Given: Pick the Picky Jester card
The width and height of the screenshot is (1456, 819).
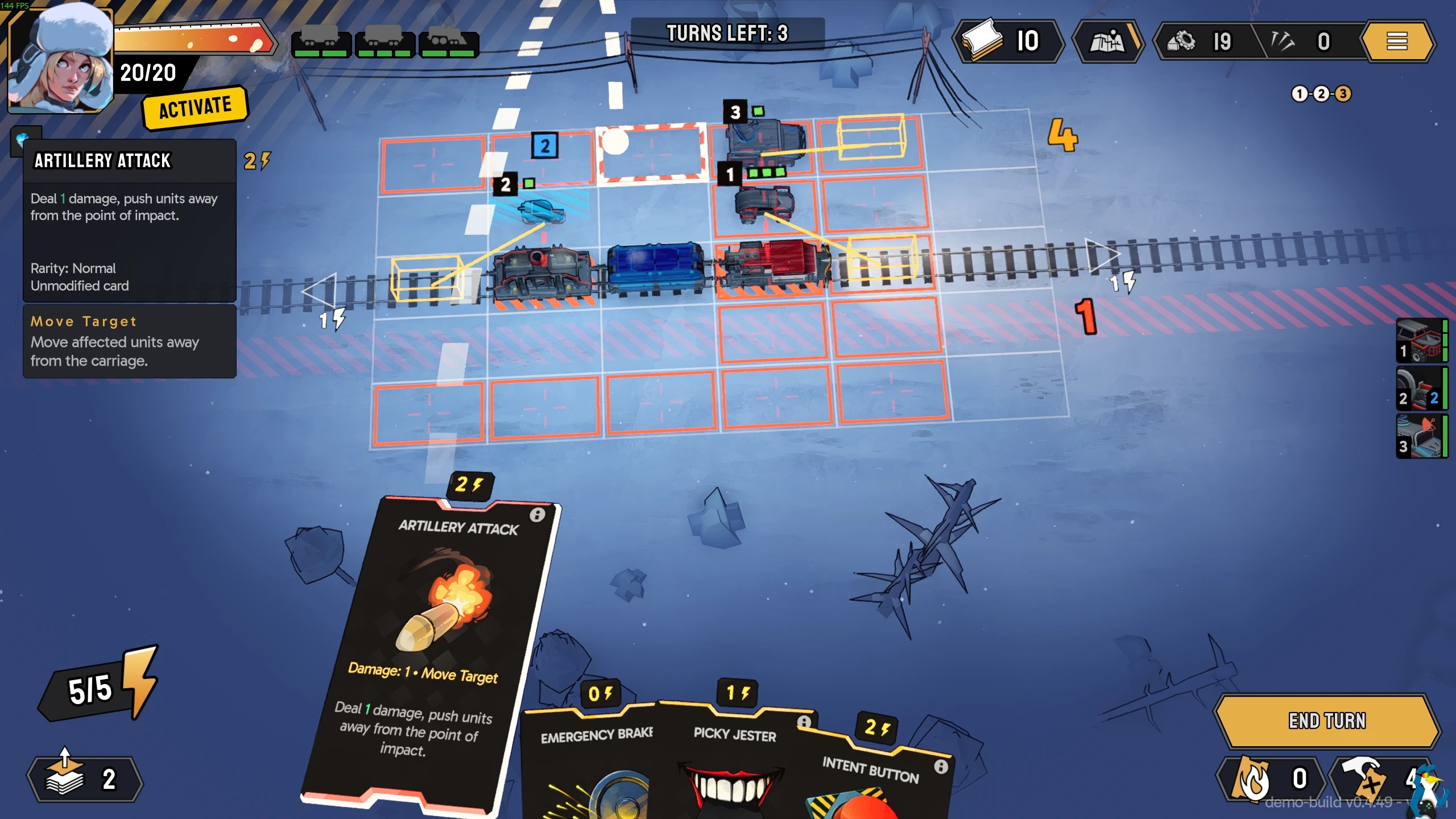Looking at the screenshot, I should (734, 762).
